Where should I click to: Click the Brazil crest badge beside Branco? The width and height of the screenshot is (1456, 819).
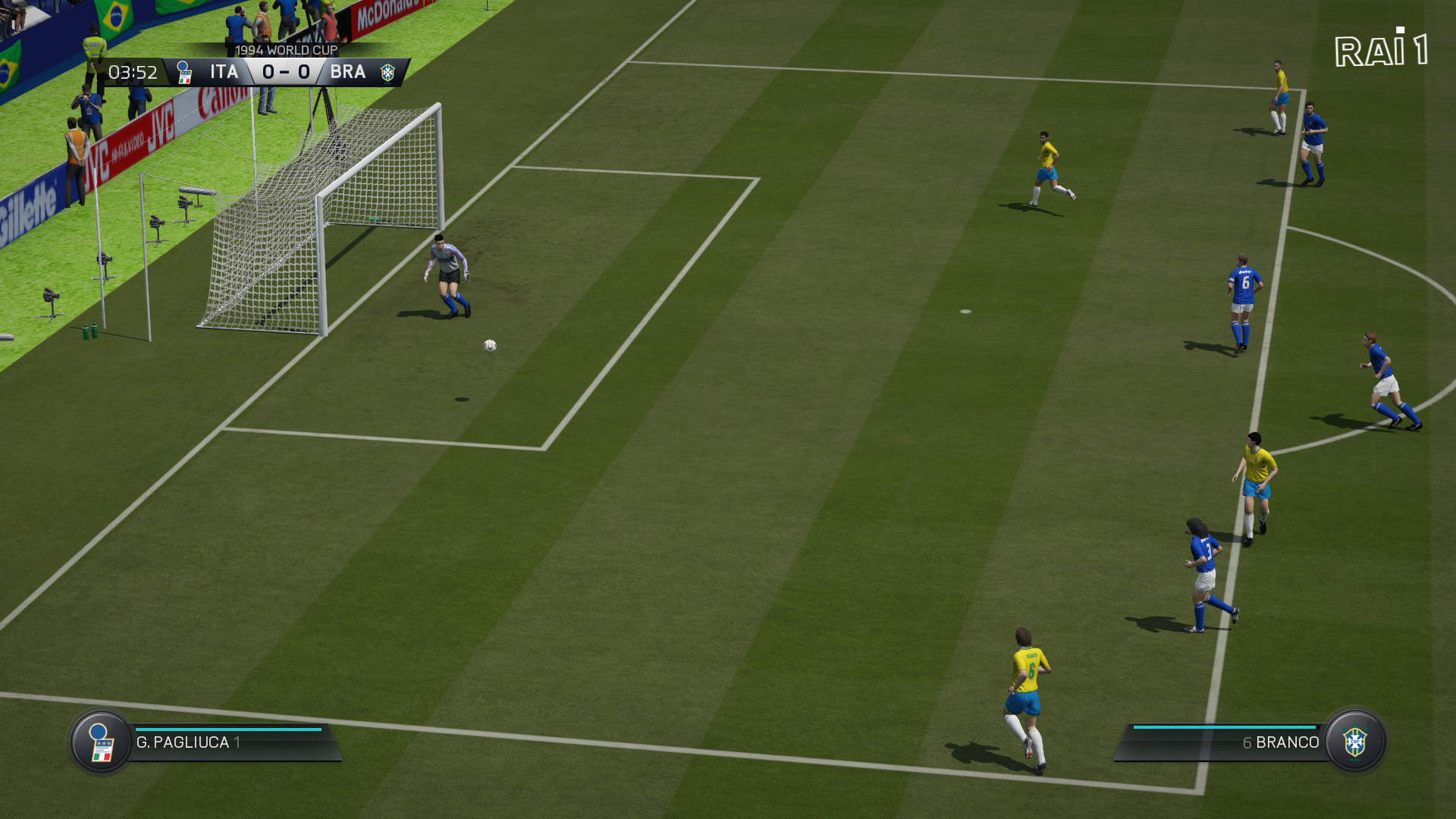point(1355,742)
